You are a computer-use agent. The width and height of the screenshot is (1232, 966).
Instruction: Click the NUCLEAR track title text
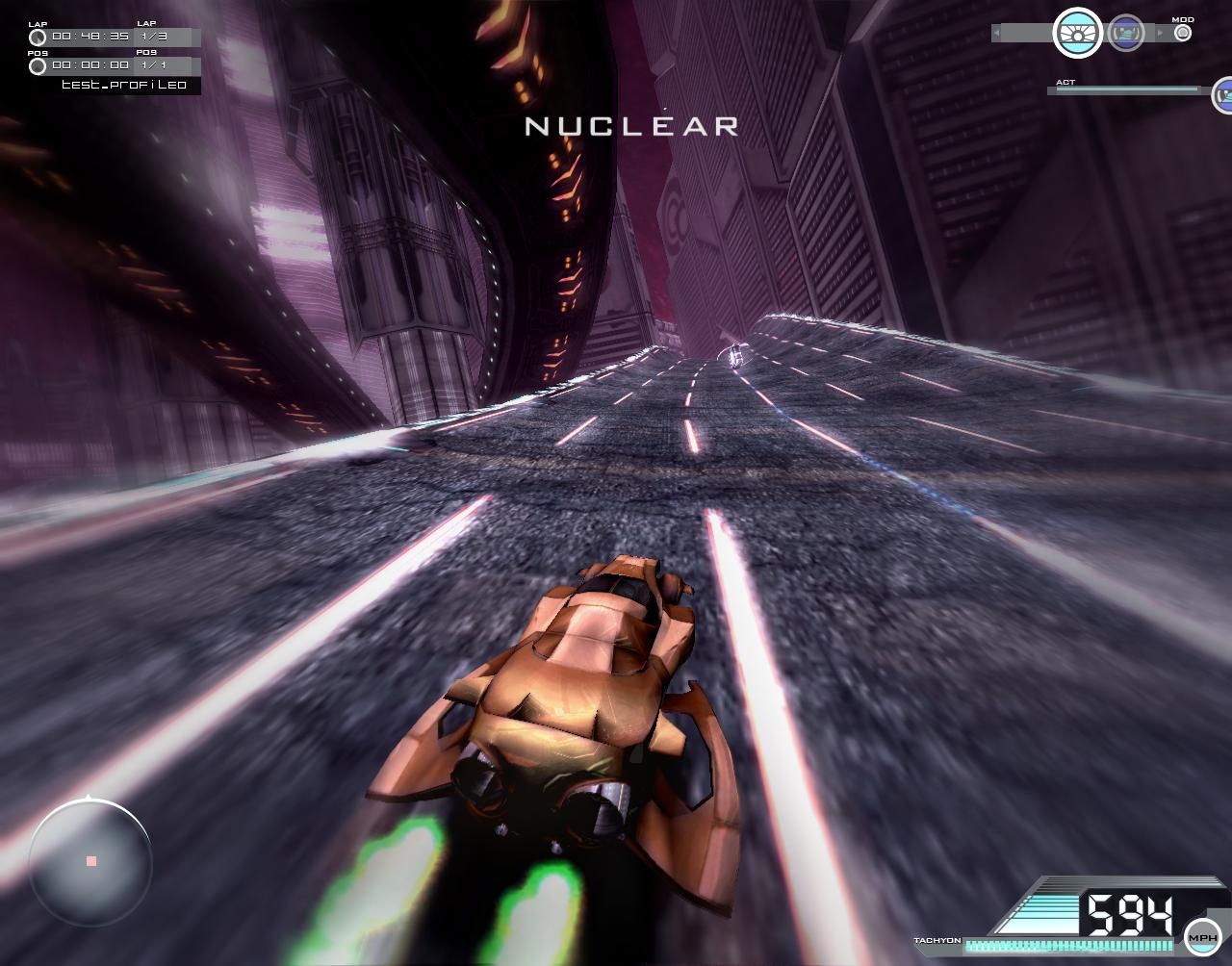pos(630,125)
